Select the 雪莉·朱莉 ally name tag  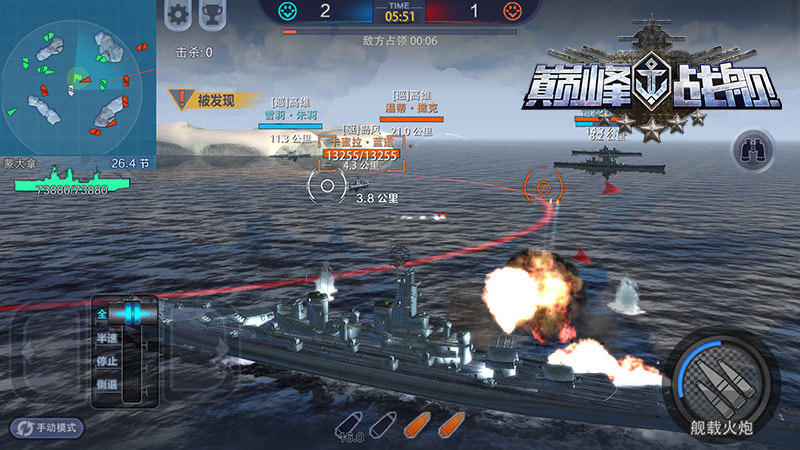click(x=292, y=115)
